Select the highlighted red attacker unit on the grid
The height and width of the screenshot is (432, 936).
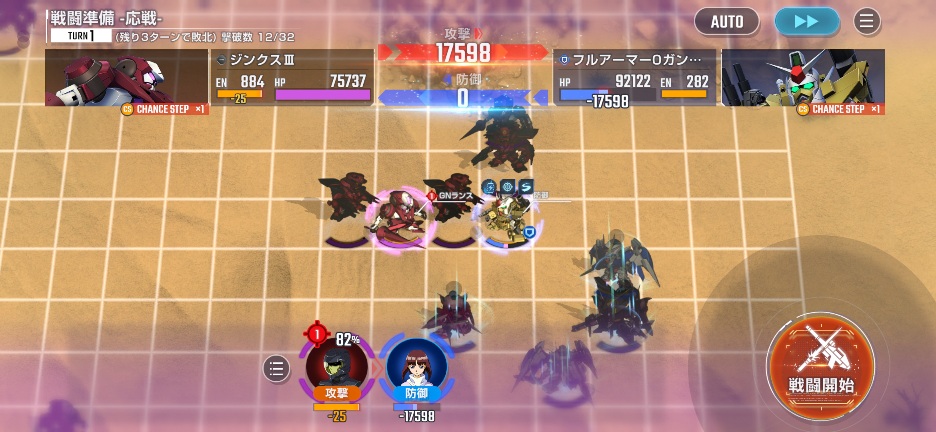[398, 218]
